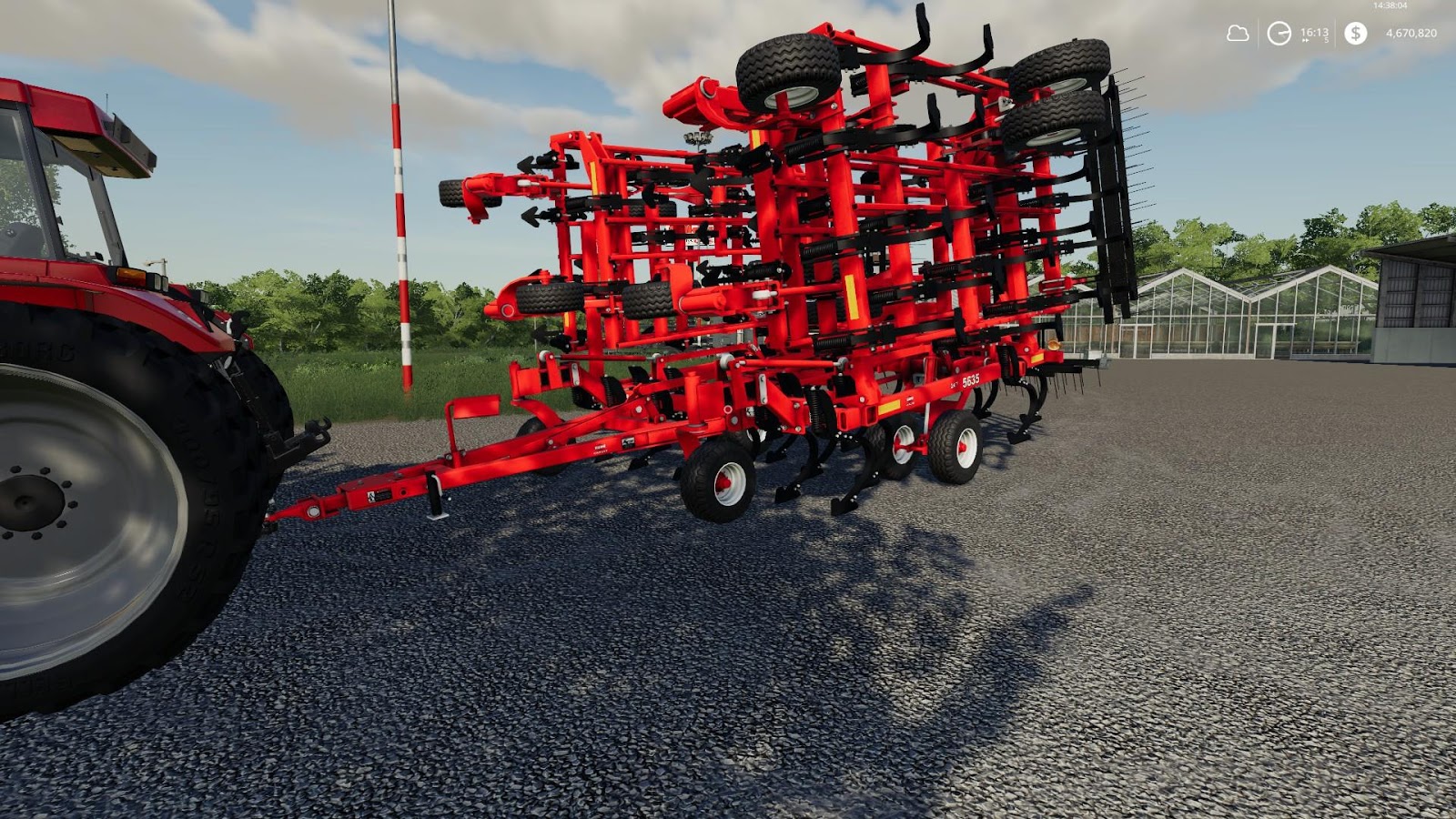Click the in-game time display reading 16:13
The width and height of the screenshot is (1456, 819).
point(1314,31)
